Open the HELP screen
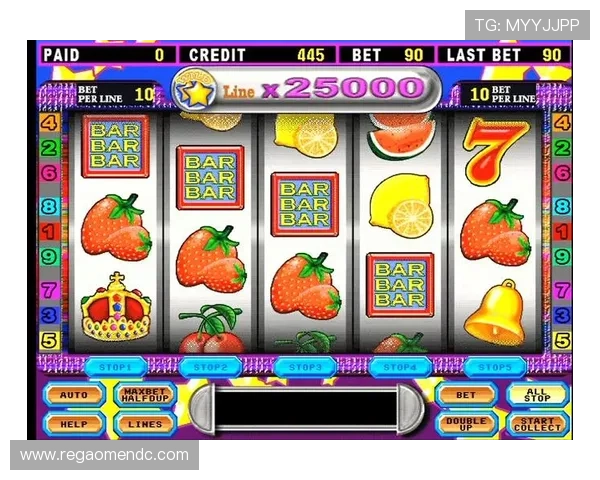This screenshot has width=600, height=480. tap(74, 423)
